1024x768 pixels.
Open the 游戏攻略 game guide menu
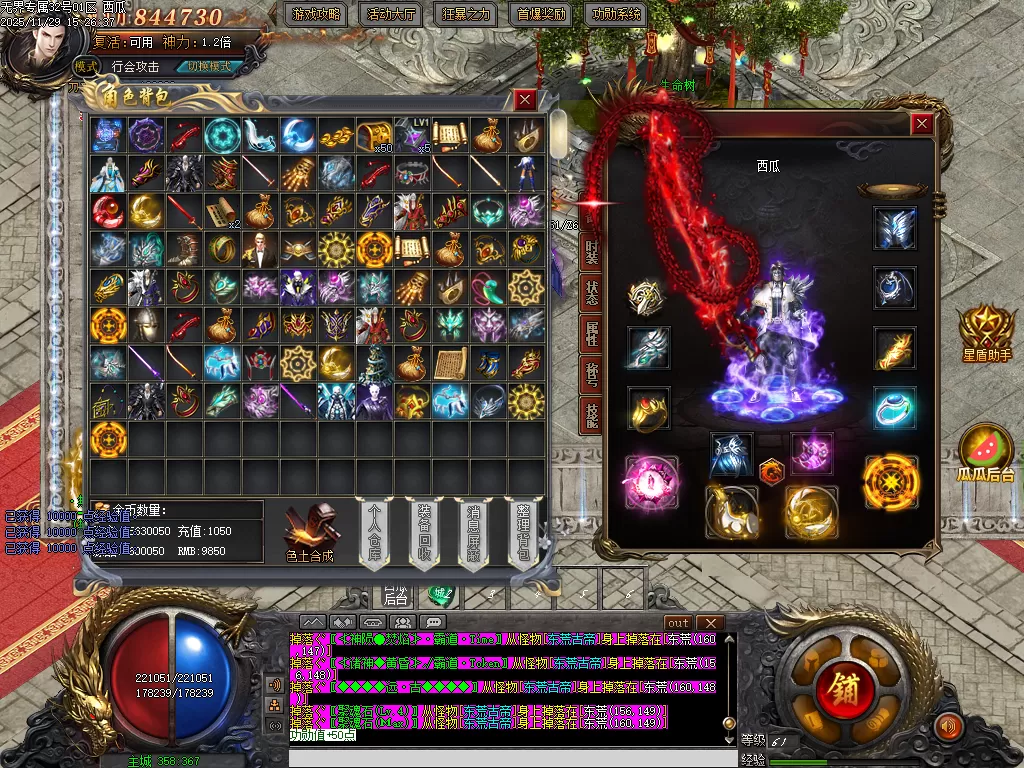pyautogui.click(x=316, y=15)
